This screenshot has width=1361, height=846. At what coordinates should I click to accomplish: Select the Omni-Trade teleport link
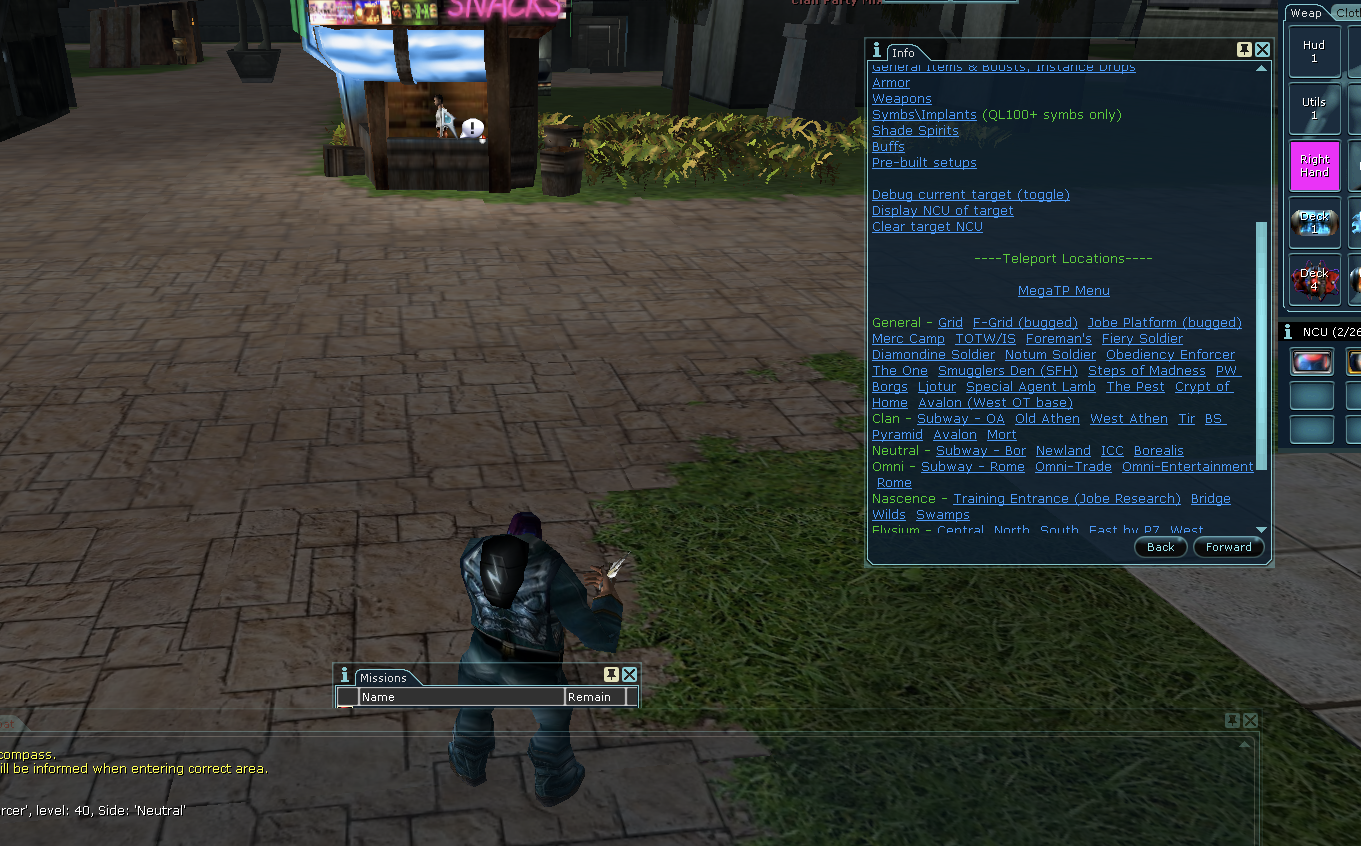click(x=1073, y=467)
